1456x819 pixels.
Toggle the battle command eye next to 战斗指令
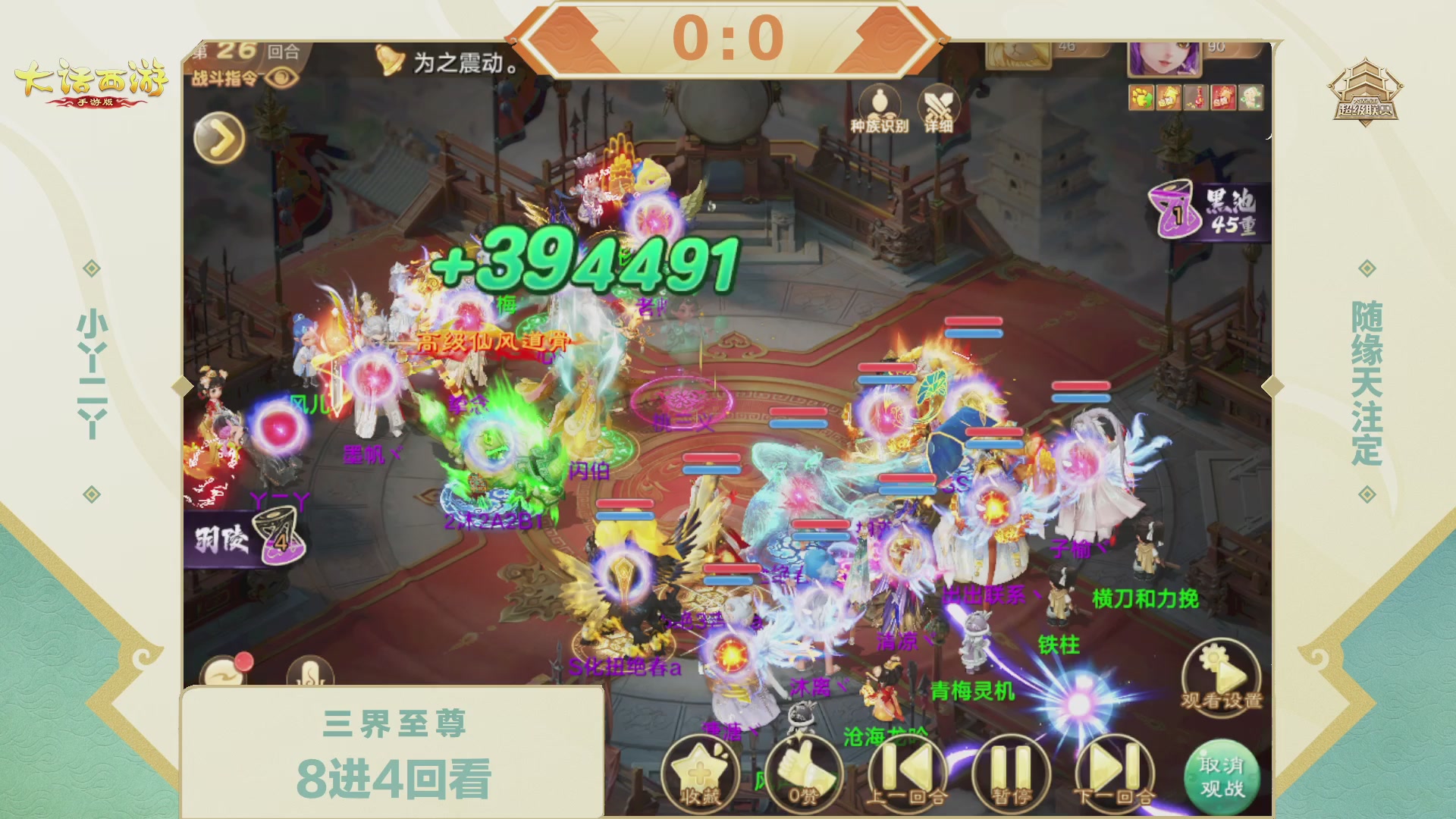pos(282,78)
